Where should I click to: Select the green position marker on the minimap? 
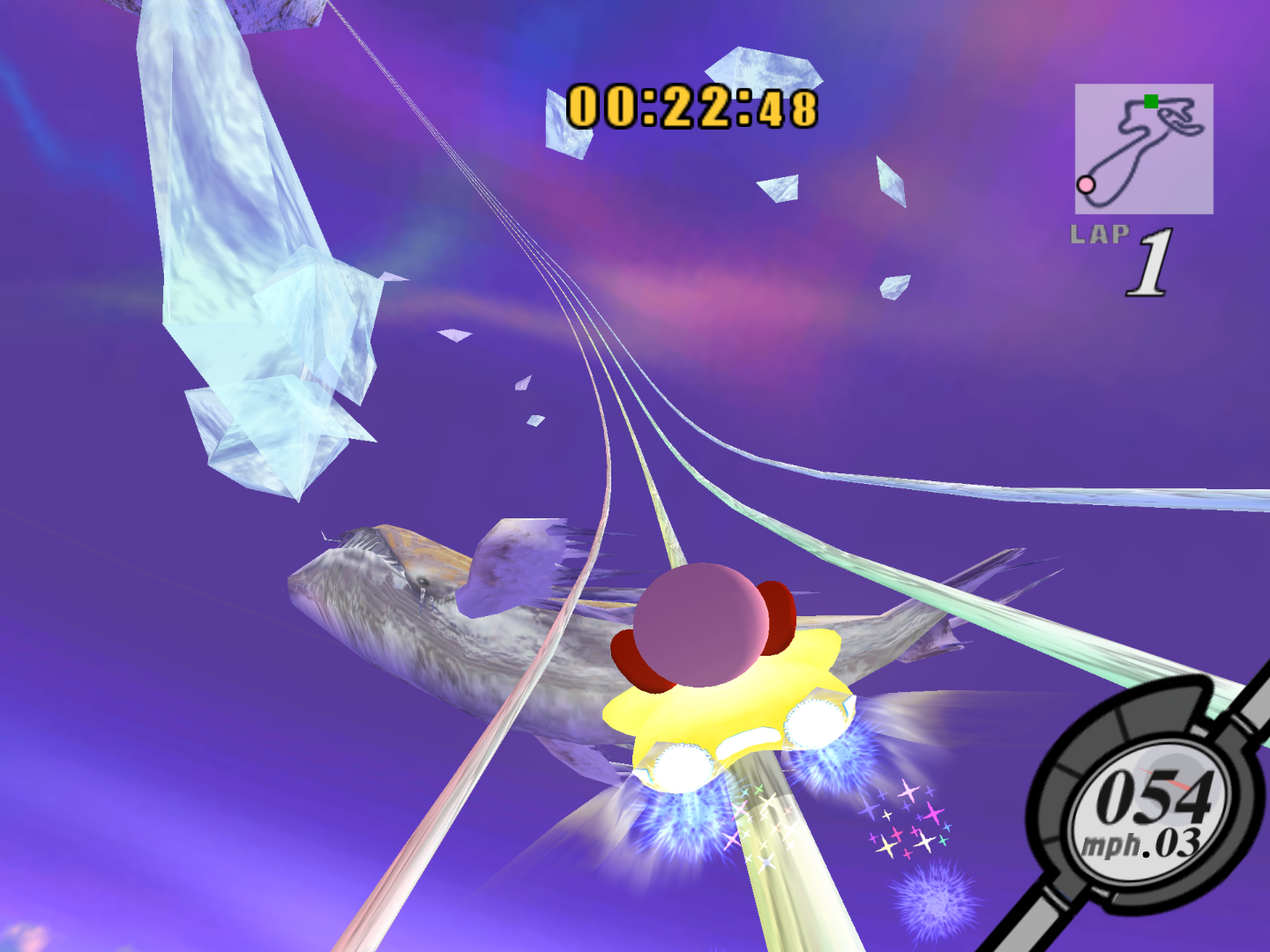(x=1151, y=100)
